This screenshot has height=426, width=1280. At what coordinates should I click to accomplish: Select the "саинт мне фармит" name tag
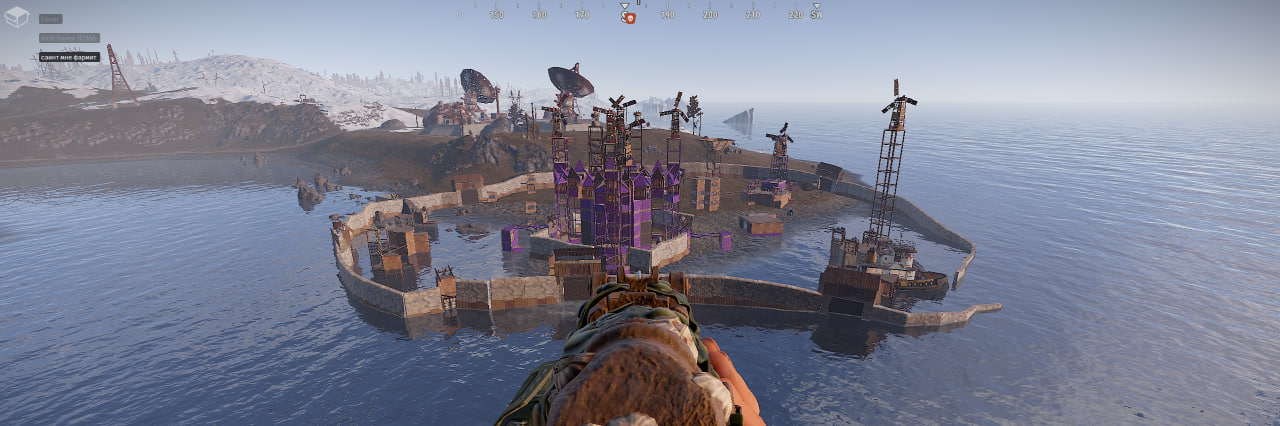(69, 57)
